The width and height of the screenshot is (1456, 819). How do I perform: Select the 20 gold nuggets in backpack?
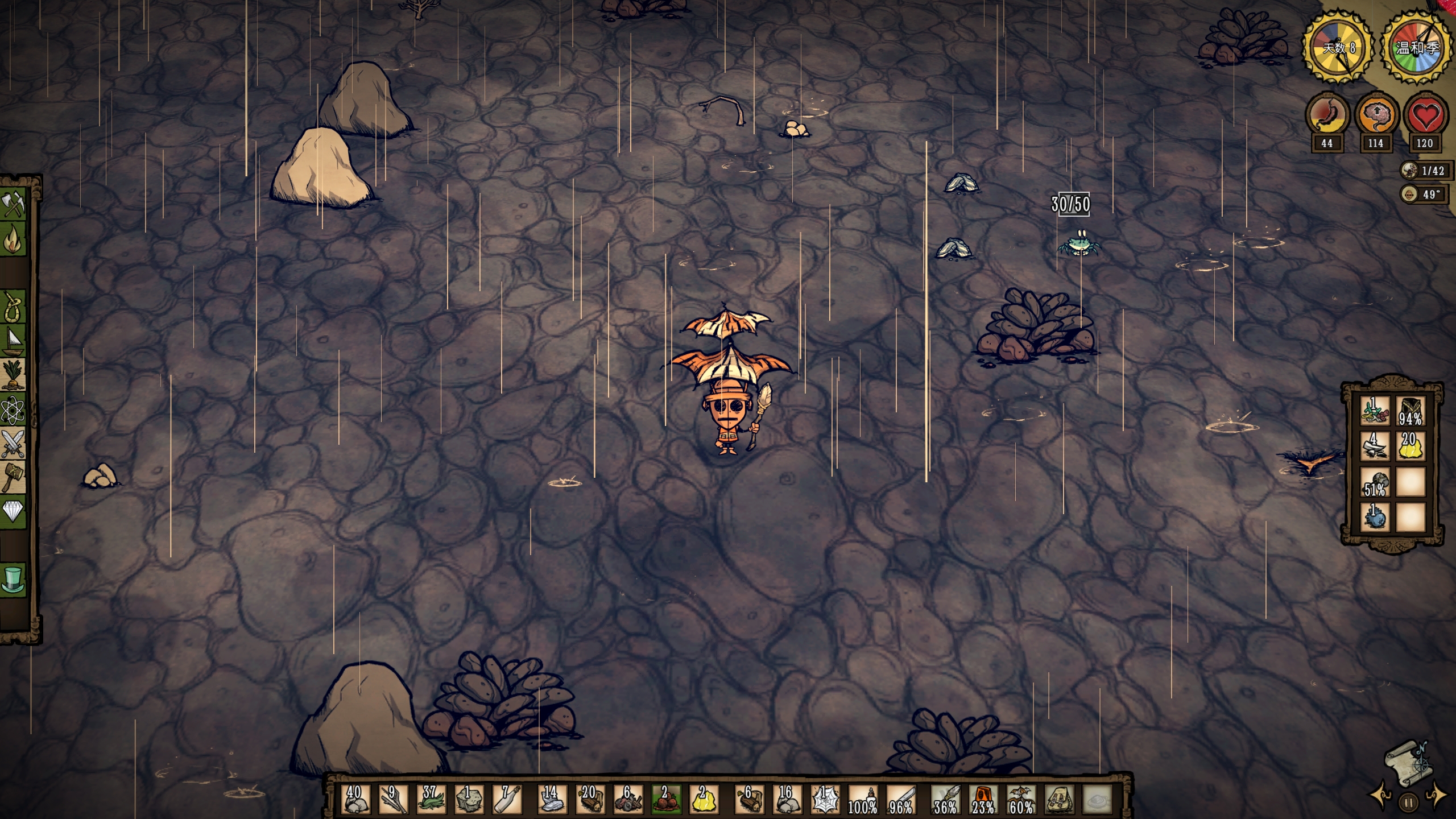pos(1409,446)
